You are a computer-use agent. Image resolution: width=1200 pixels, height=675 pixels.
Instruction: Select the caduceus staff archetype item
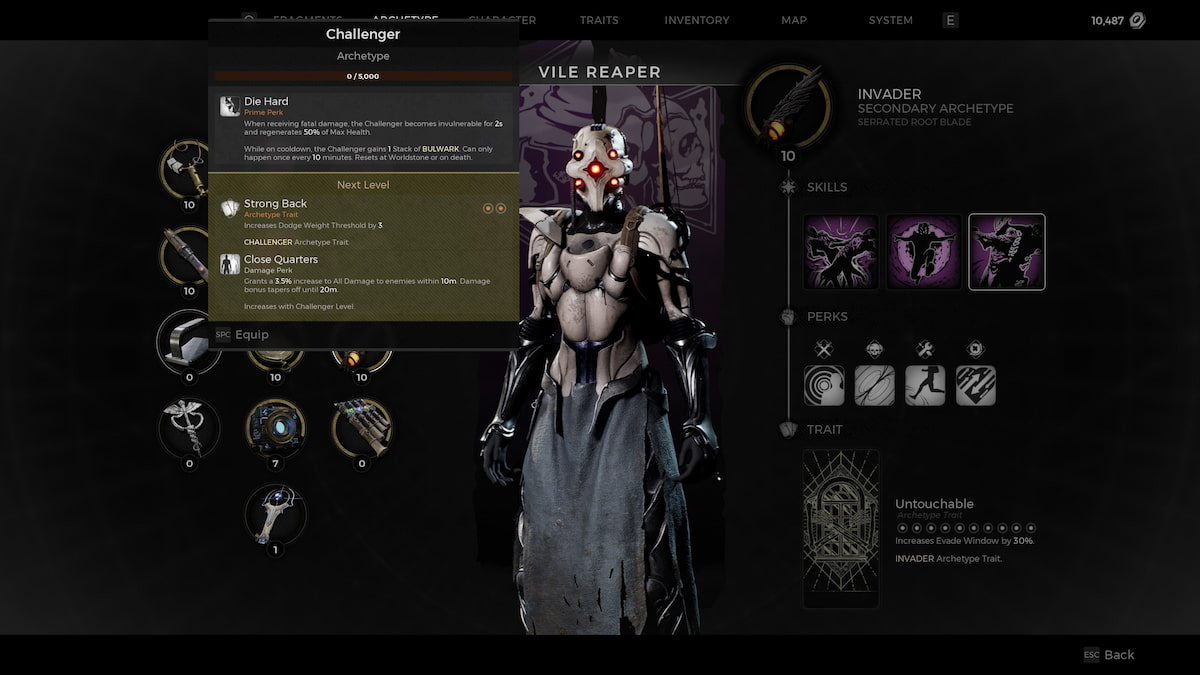click(x=189, y=428)
